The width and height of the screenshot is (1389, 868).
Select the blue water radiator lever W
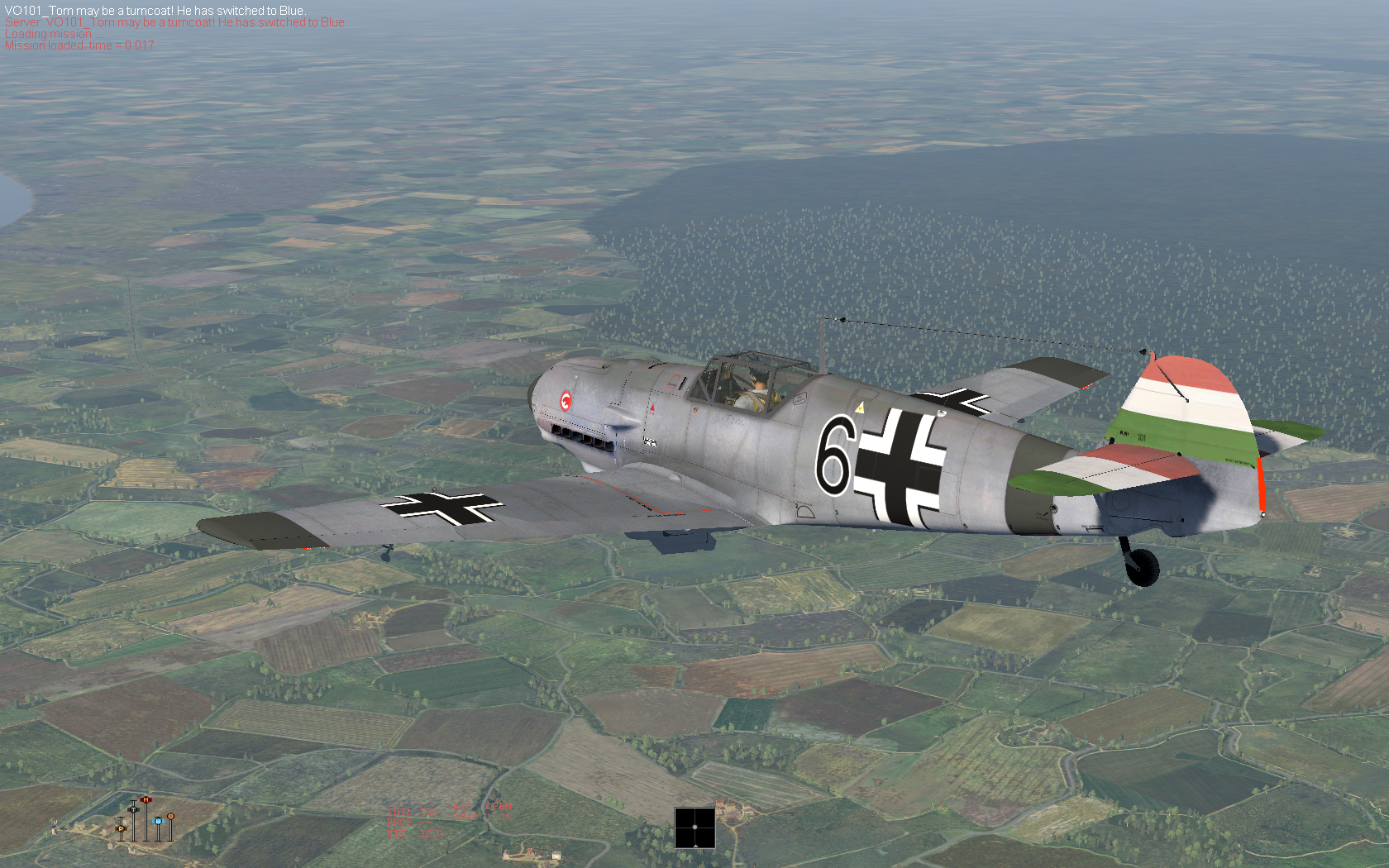[158, 821]
